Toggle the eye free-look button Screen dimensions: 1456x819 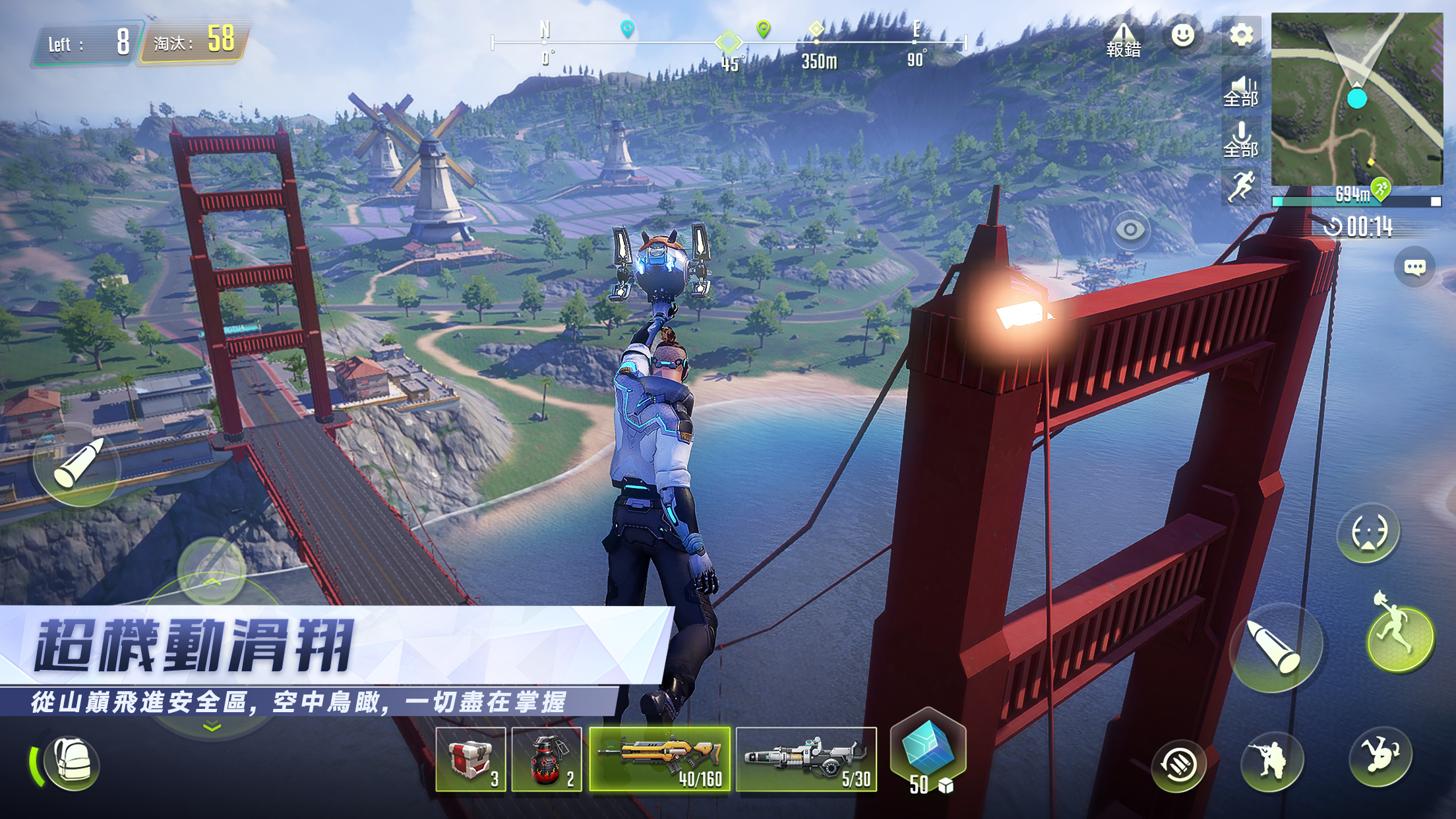pos(1130,229)
